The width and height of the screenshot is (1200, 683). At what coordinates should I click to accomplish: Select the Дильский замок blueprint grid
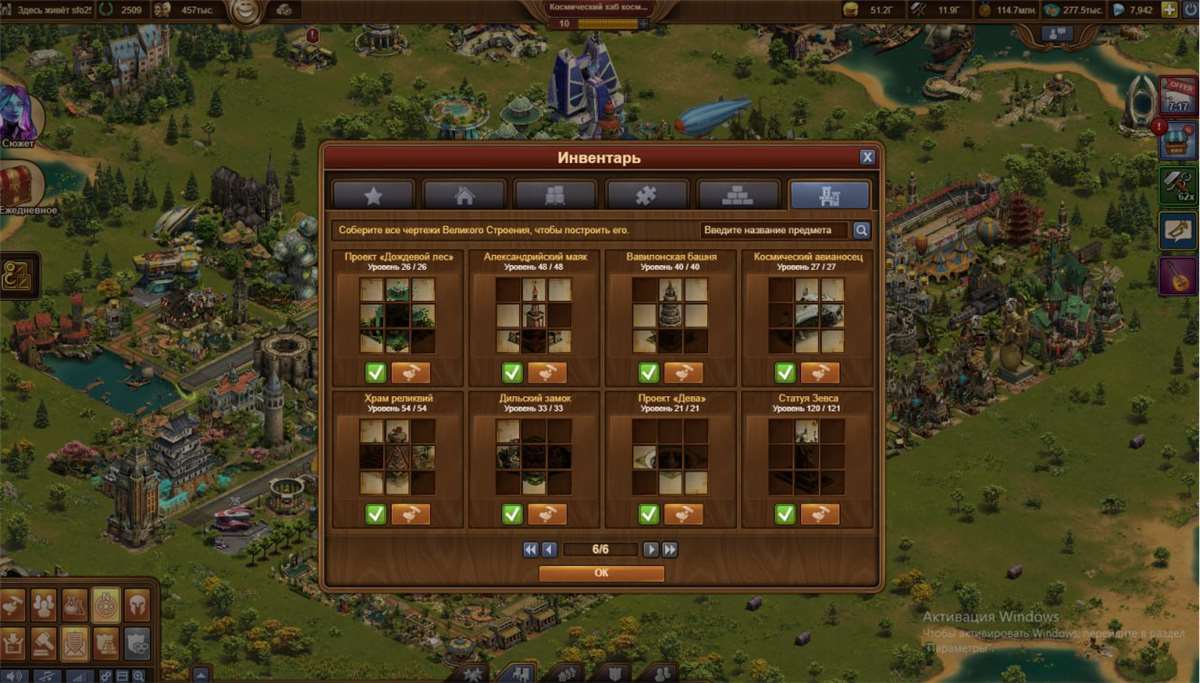coord(534,456)
